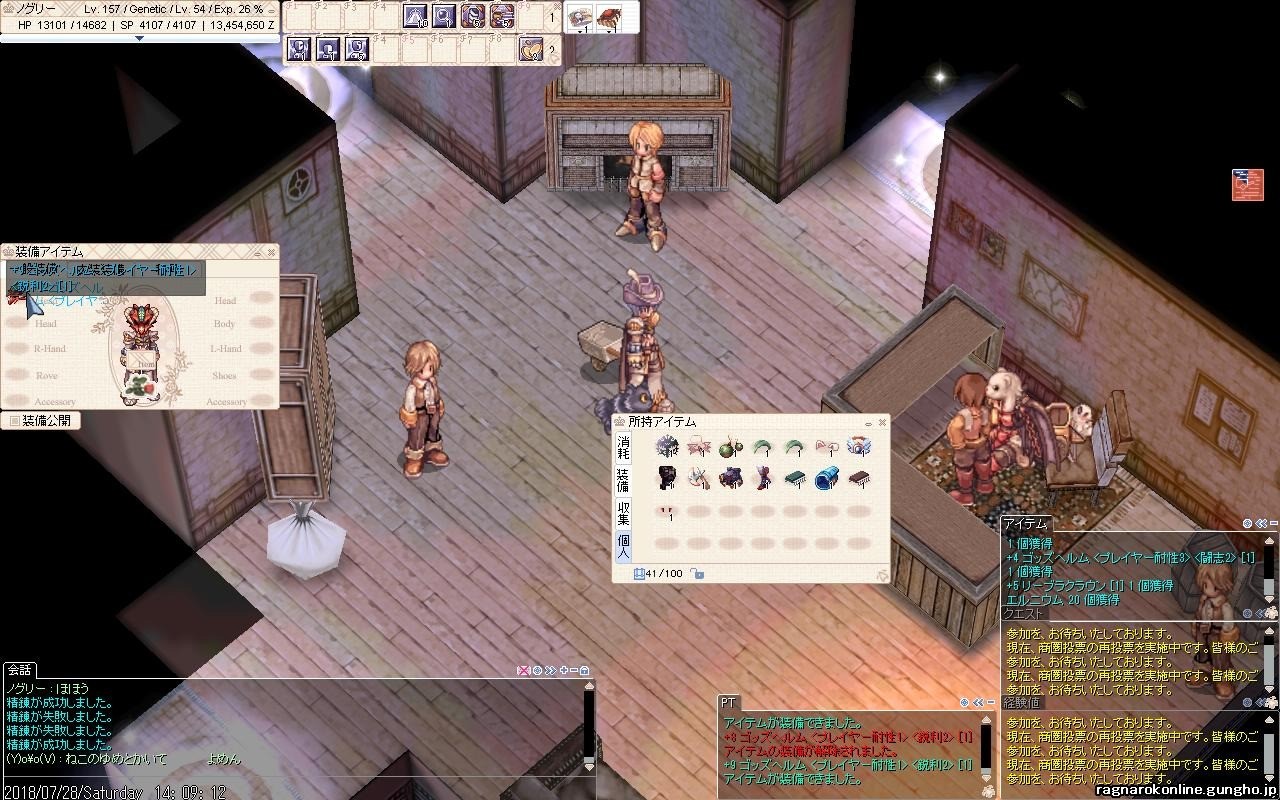Open the red notice icon on right edge
This screenshot has width=1280, height=800.
pos(1247,185)
